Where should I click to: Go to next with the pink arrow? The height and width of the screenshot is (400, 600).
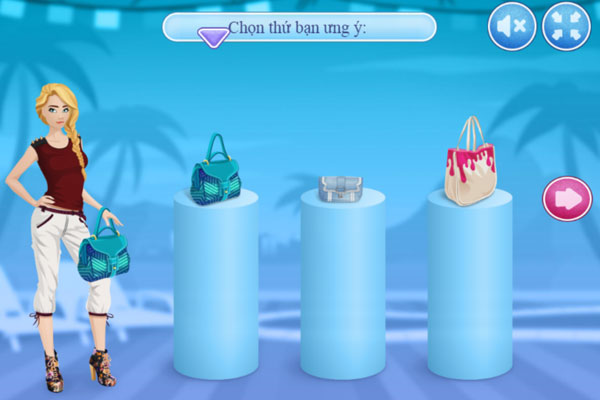[x=567, y=198]
